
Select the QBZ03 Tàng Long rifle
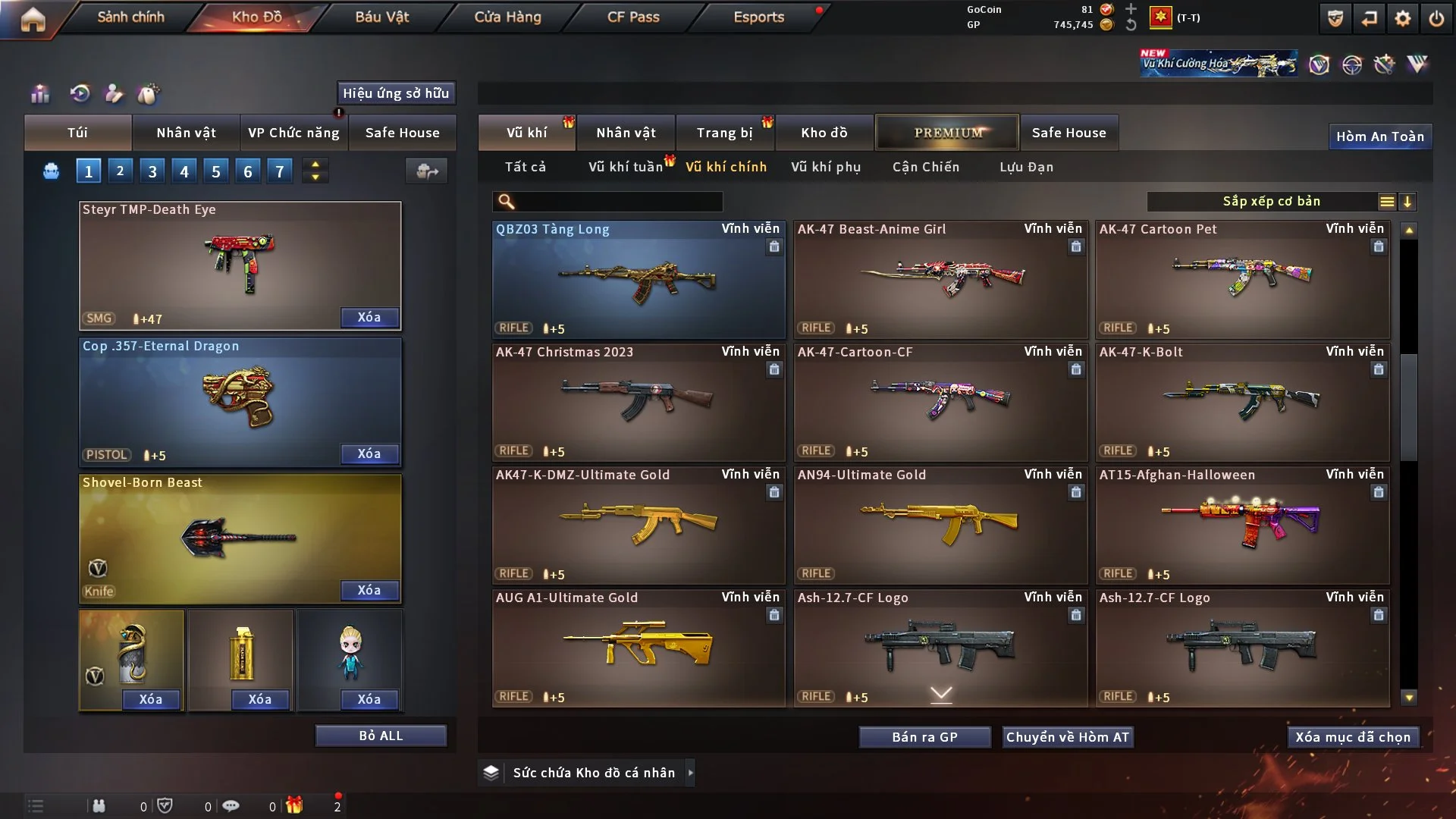[639, 279]
